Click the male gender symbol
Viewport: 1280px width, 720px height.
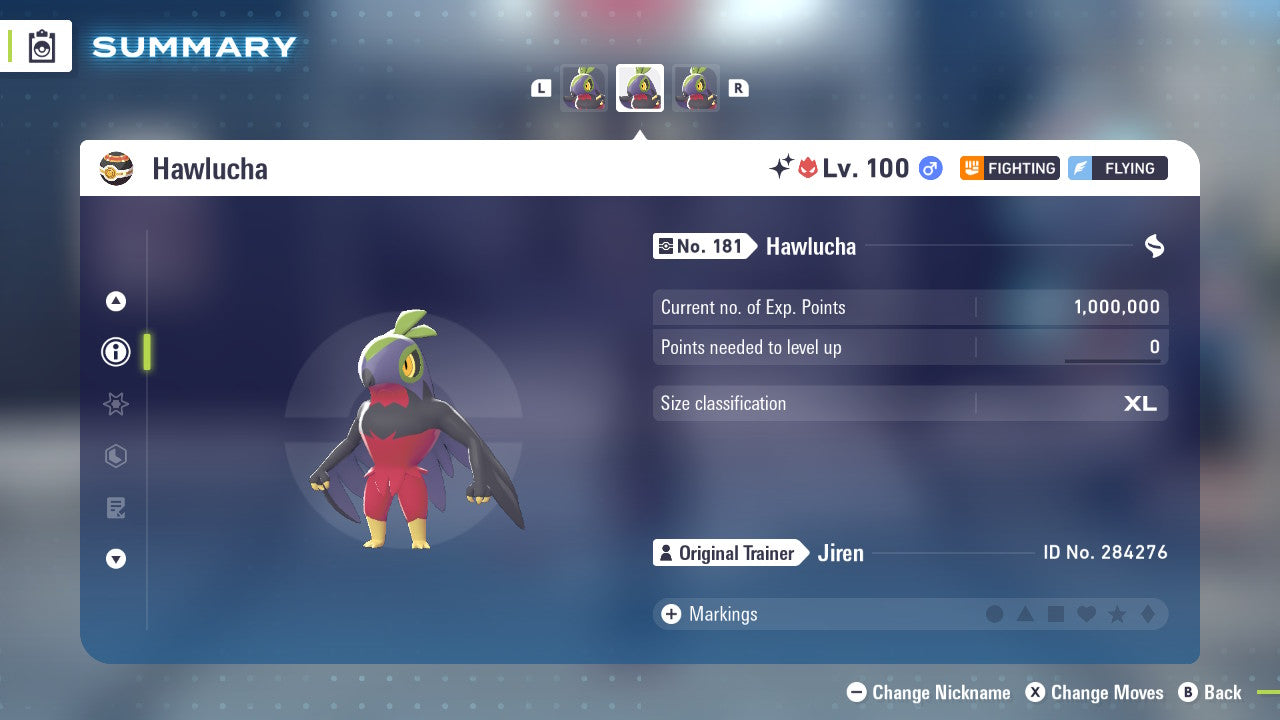(929, 168)
